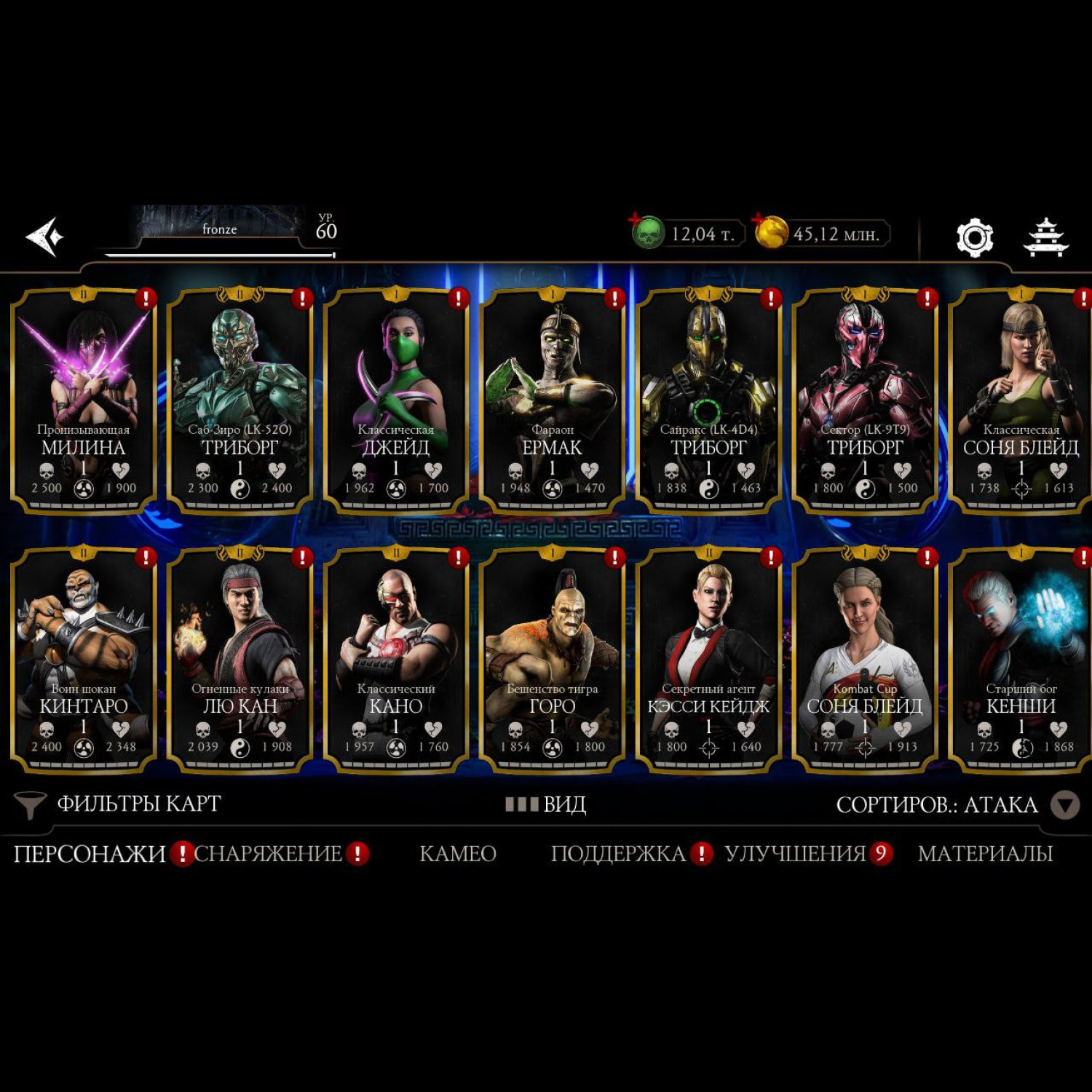Screen dimensions: 1092x1092
Task: Pick the Кэсси Кейдж card
Action: point(708,659)
